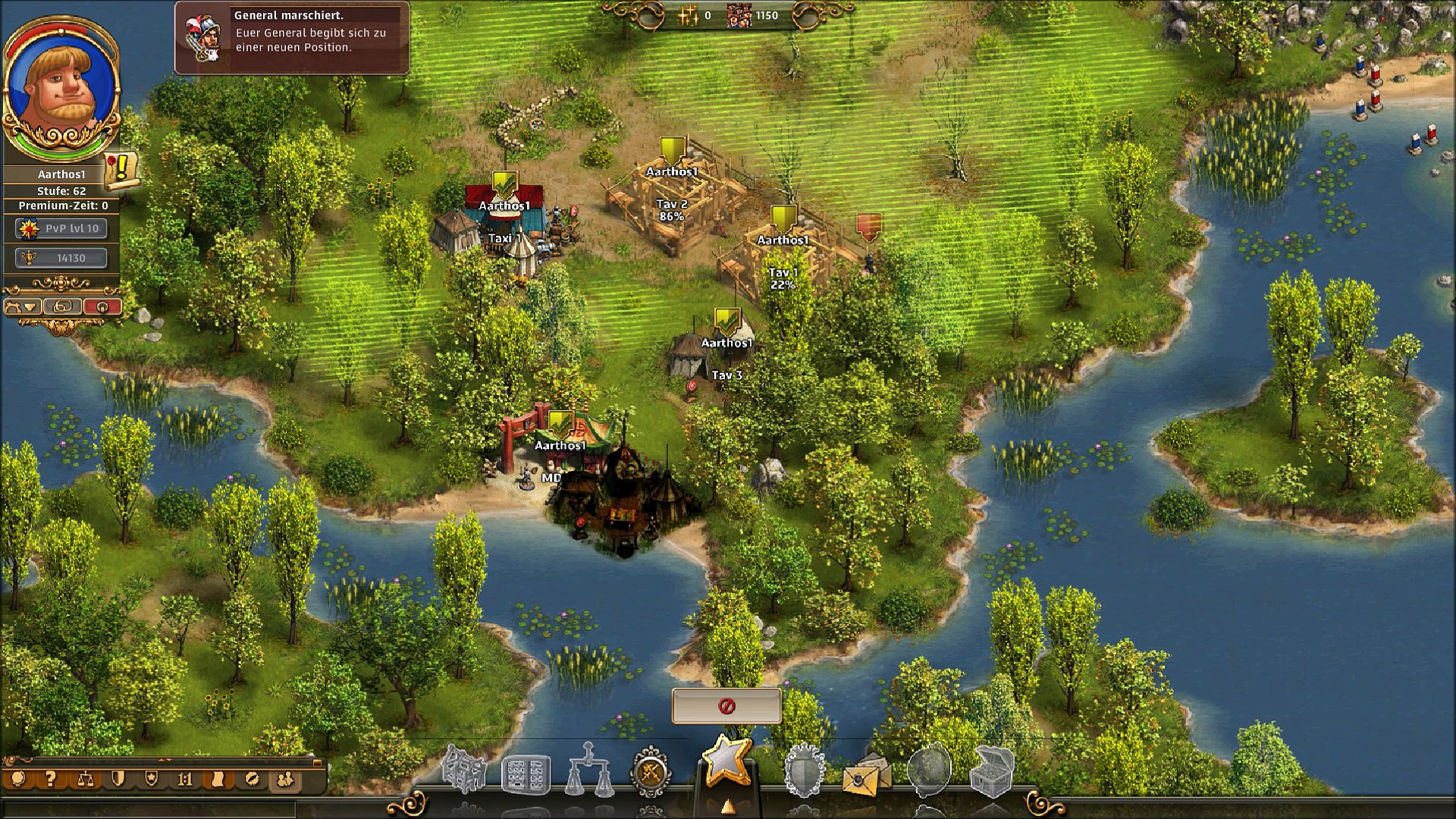
Task: Open the gear settings dropdown
Action: point(22,307)
